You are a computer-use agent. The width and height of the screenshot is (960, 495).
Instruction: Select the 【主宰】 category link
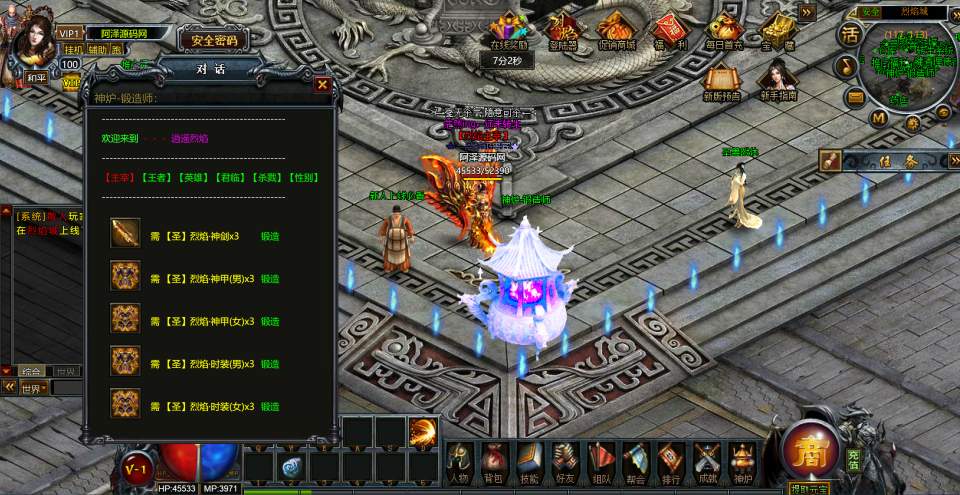[x=119, y=177]
